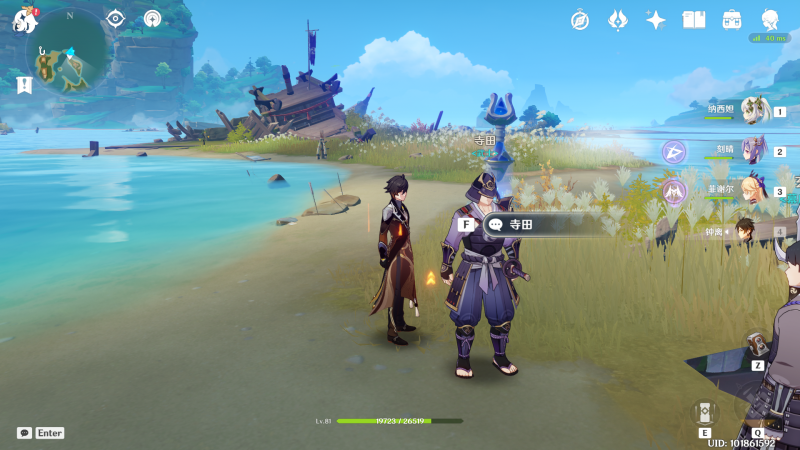The height and width of the screenshot is (450, 800).
Task: Open the bookmark banner icon below the minimap
Action: (24, 86)
